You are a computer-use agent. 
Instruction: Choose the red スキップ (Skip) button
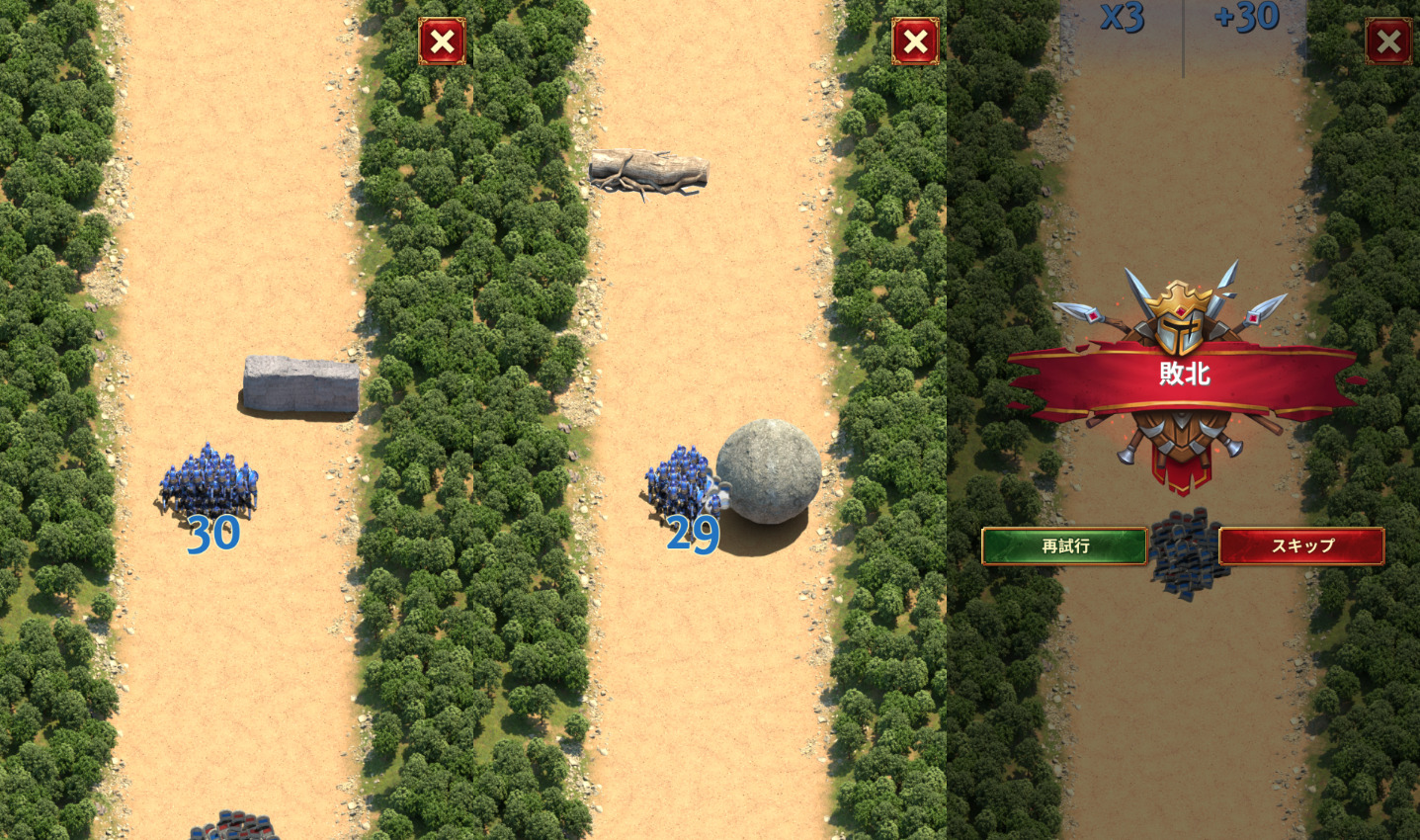coord(1301,546)
